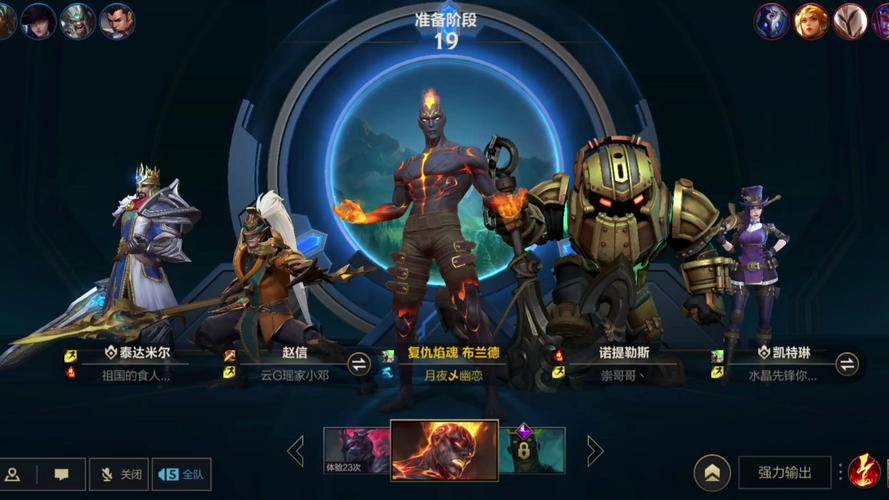Show previous skins with left arrow

(296, 451)
